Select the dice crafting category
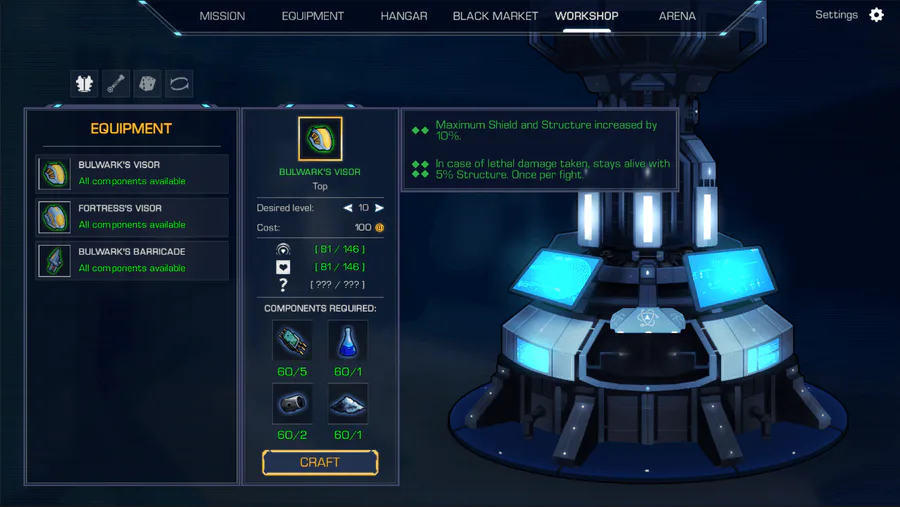Image resolution: width=900 pixels, height=507 pixels. click(148, 84)
